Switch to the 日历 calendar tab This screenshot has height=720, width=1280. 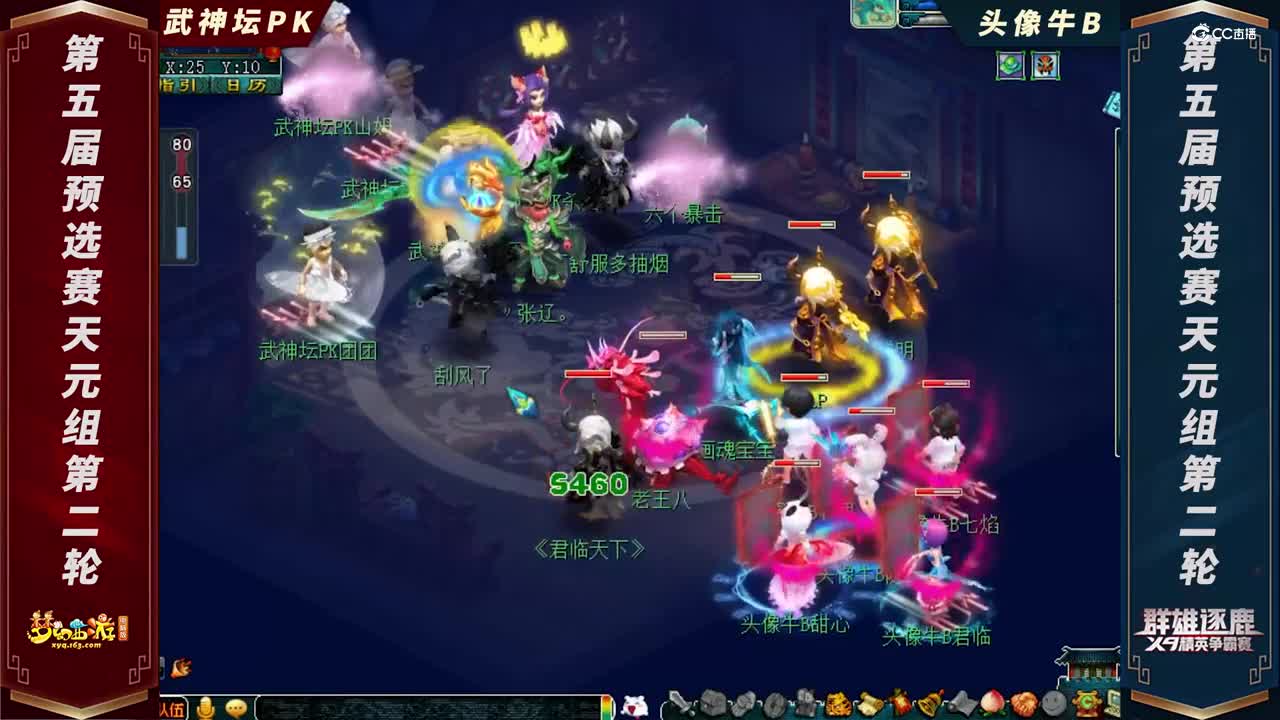(x=245, y=84)
